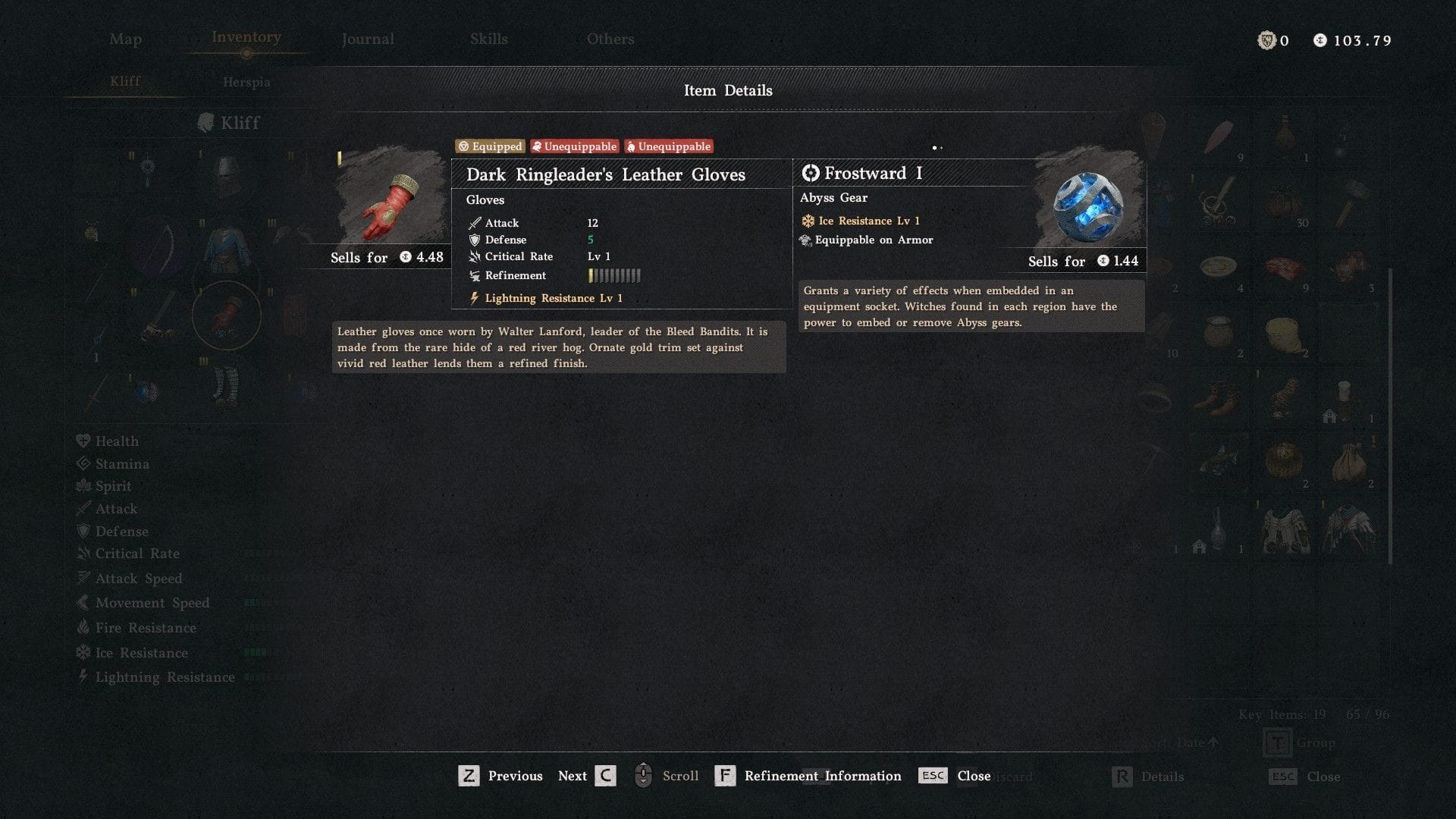
Task: Toggle the Equipped badge above the gloves
Action: [489, 146]
